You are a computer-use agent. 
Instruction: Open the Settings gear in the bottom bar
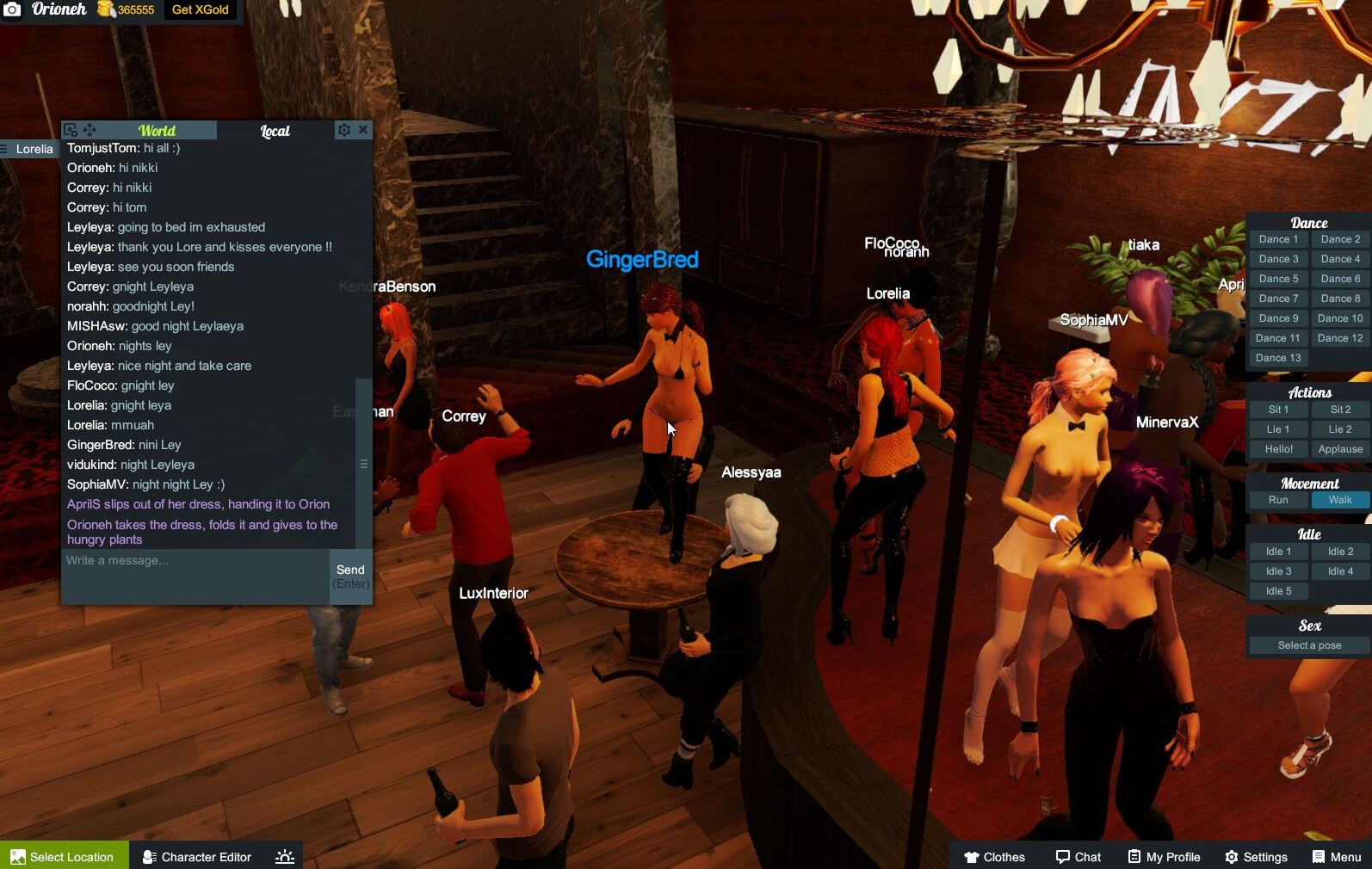coord(1256,856)
